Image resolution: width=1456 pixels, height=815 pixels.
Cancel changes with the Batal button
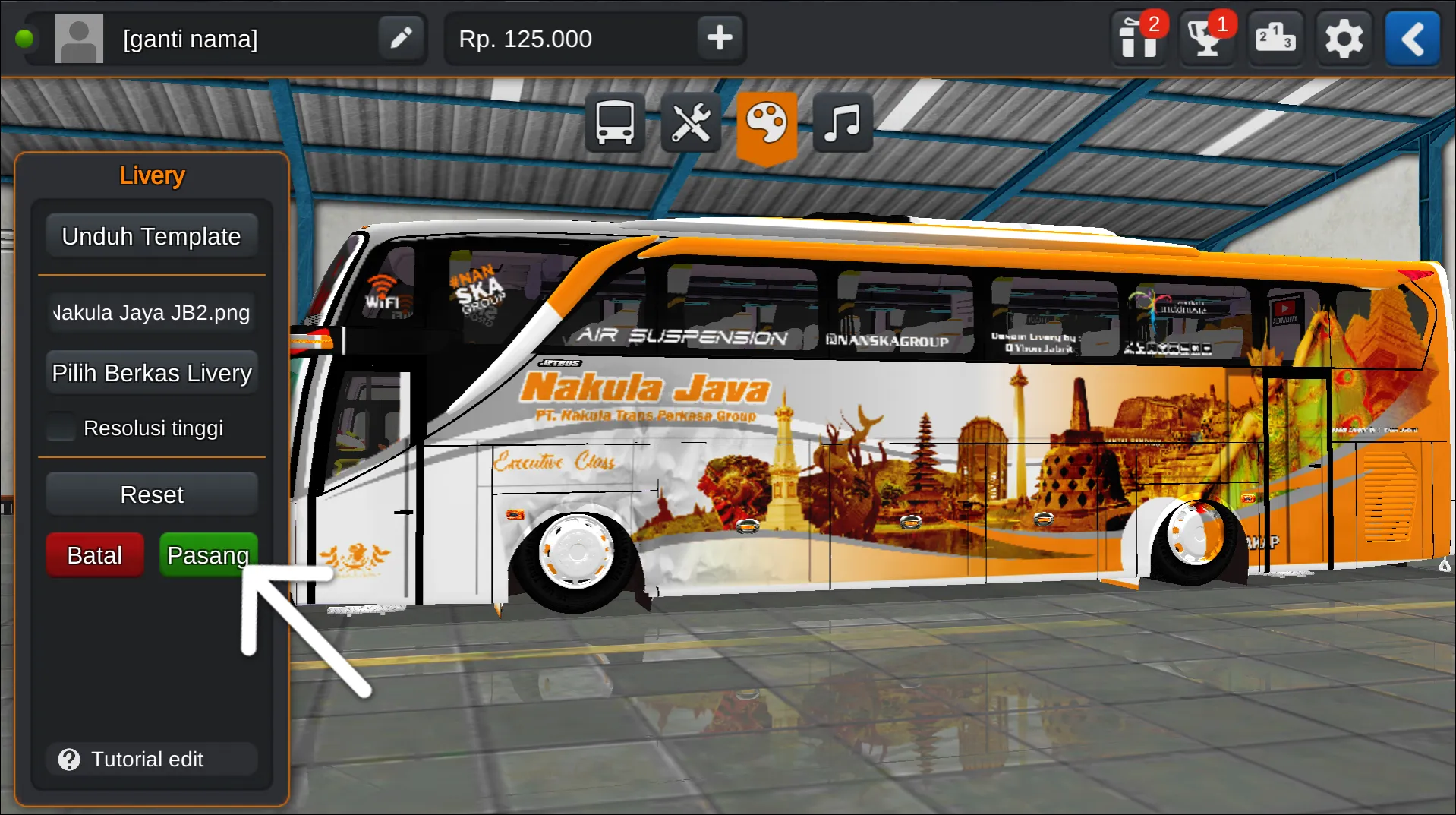point(94,554)
